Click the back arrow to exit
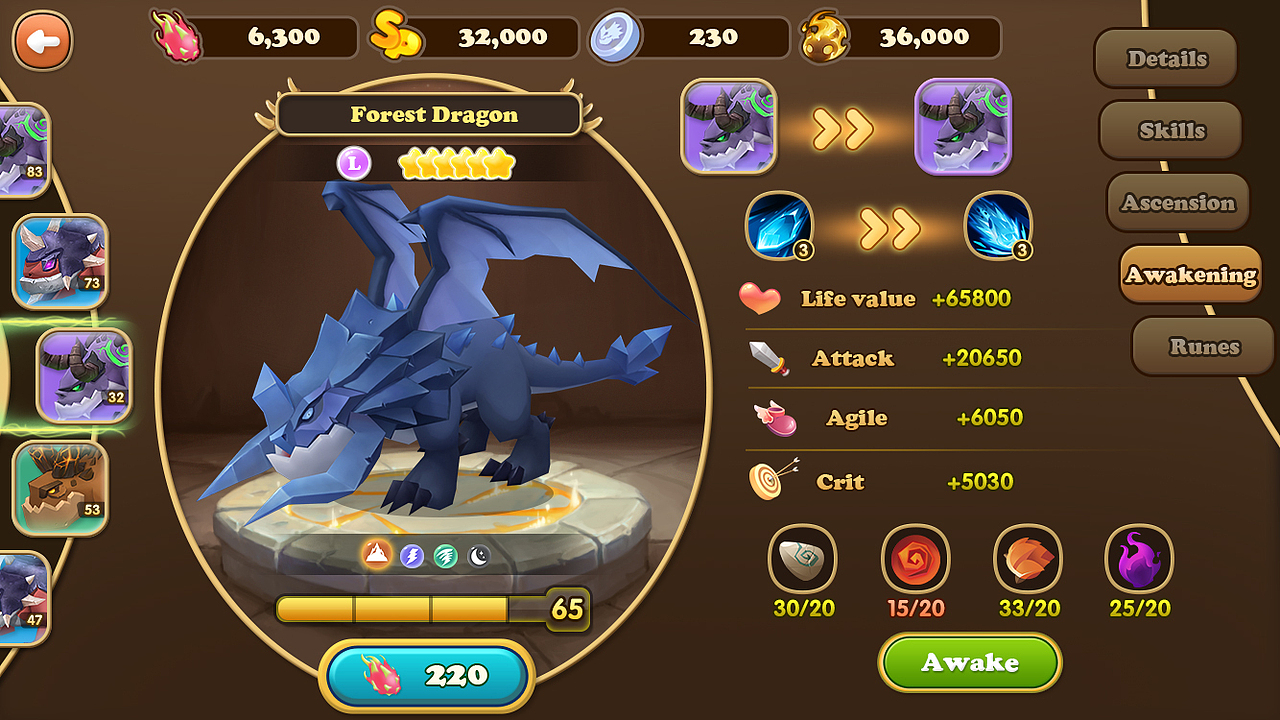This screenshot has height=720, width=1280. (x=42, y=42)
